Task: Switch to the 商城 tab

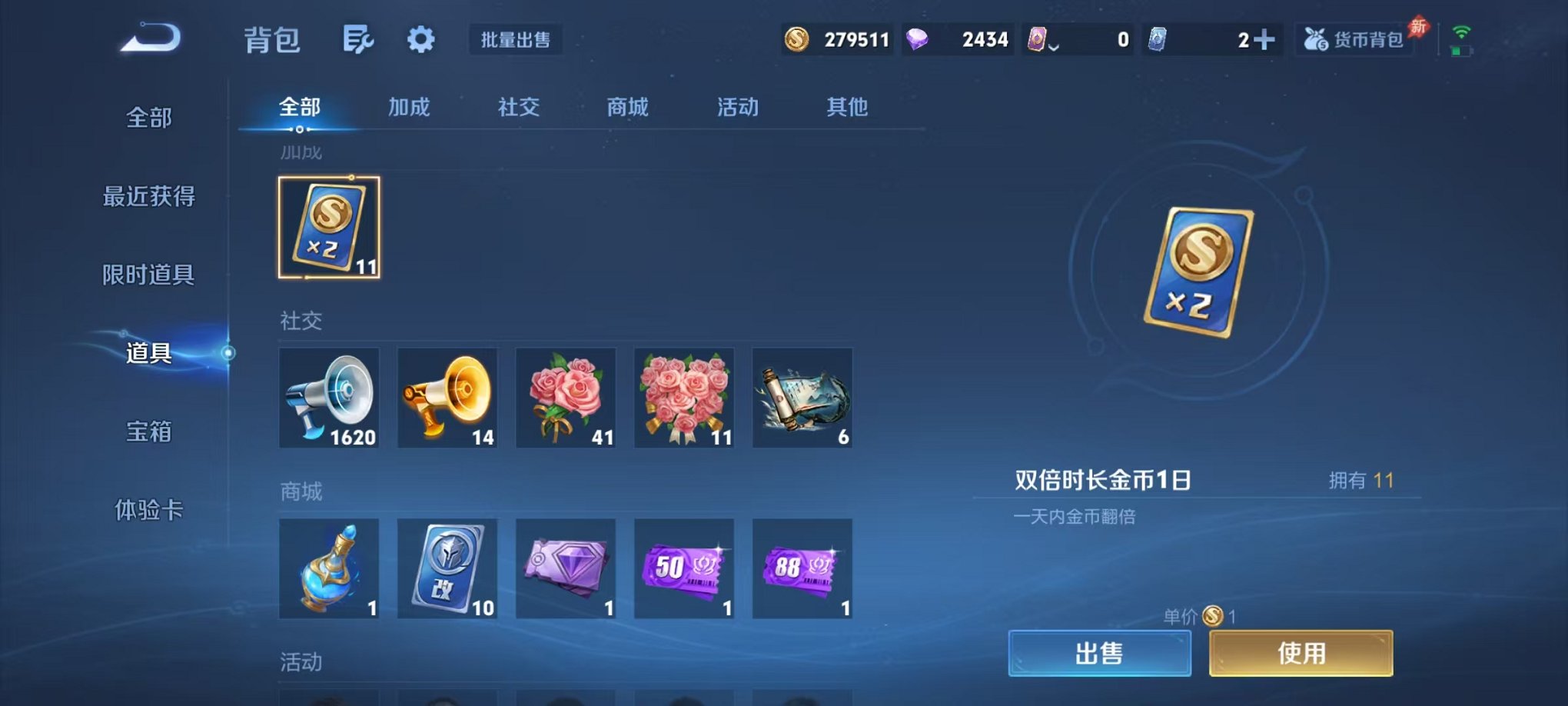Action: pos(626,108)
